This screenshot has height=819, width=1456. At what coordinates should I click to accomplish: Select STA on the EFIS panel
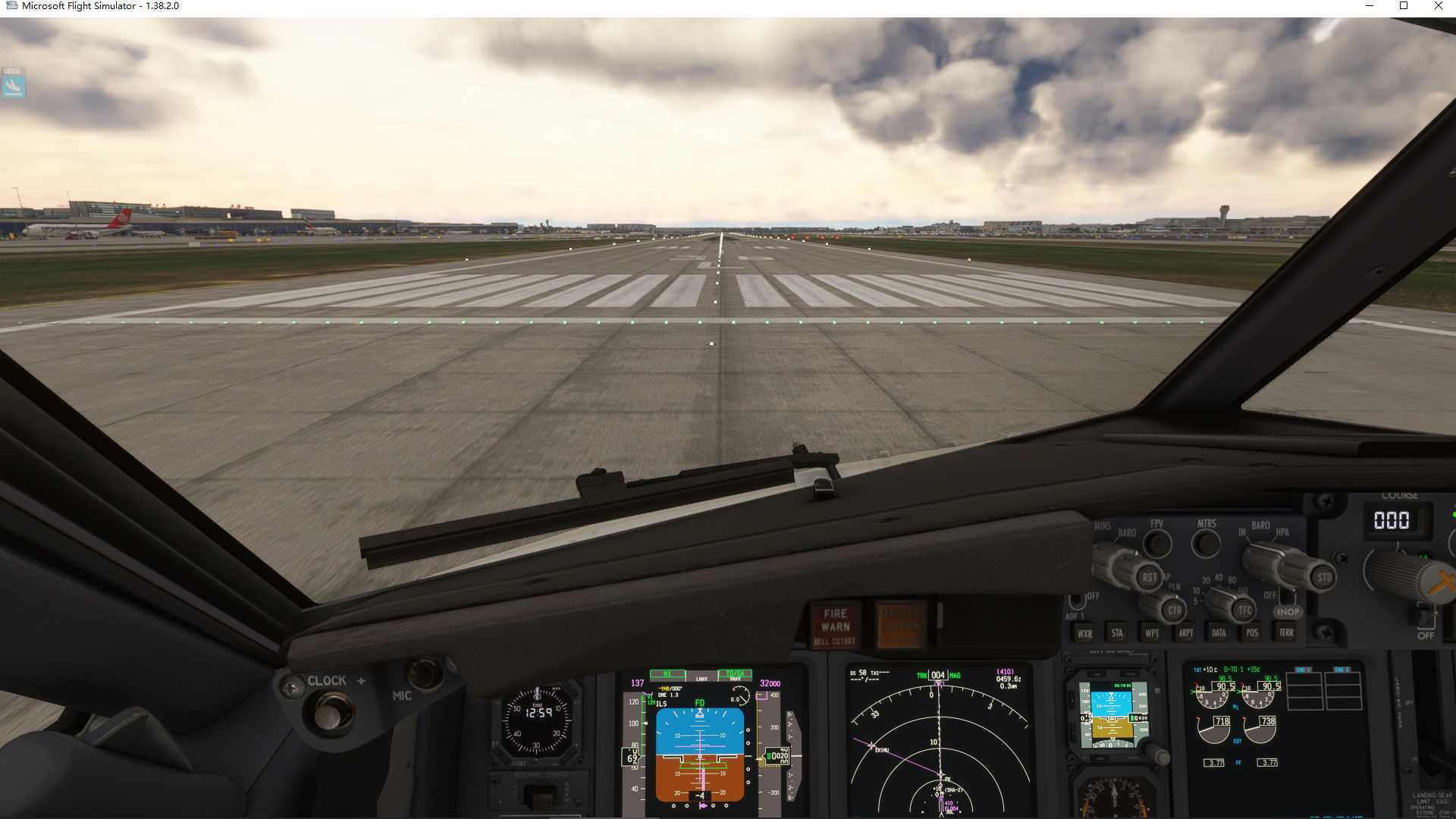pyautogui.click(x=1117, y=634)
